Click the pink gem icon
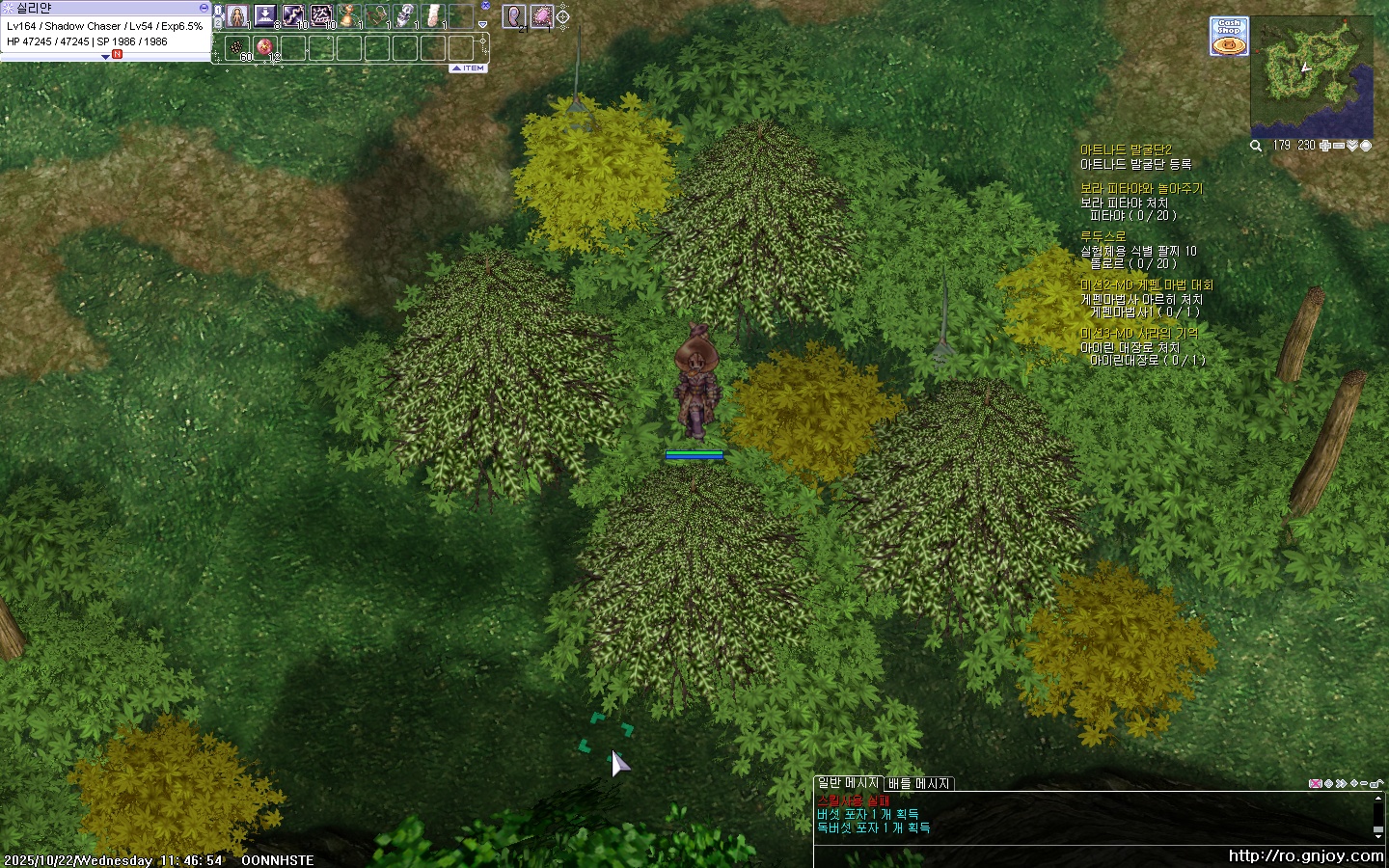The height and width of the screenshot is (868, 1389). point(541,16)
